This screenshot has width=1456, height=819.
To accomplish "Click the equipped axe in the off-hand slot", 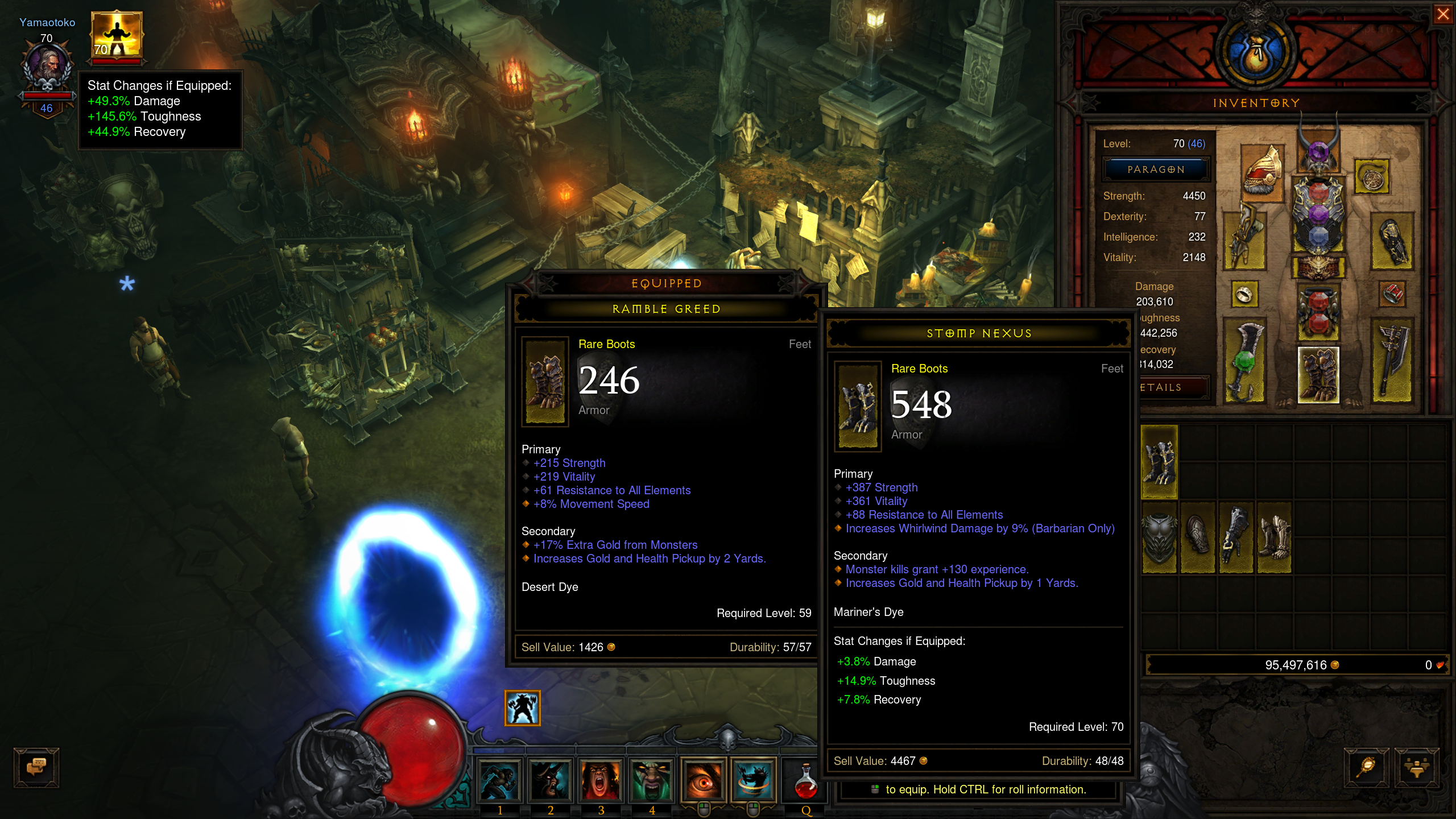I will (1391, 361).
